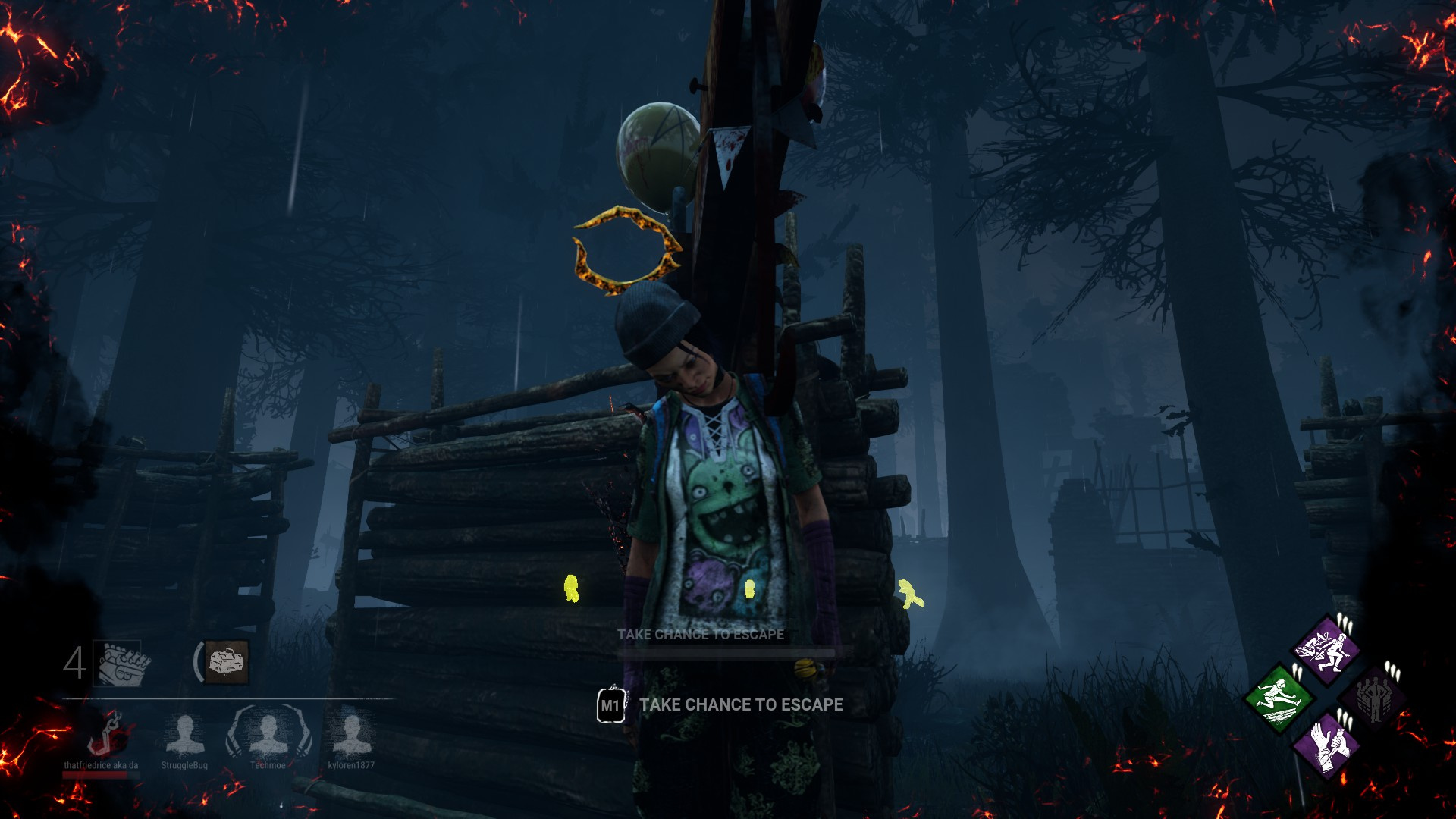Click the M1 mouse button prompt icon
The width and height of the screenshot is (1456, 819).
click(611, 704)
